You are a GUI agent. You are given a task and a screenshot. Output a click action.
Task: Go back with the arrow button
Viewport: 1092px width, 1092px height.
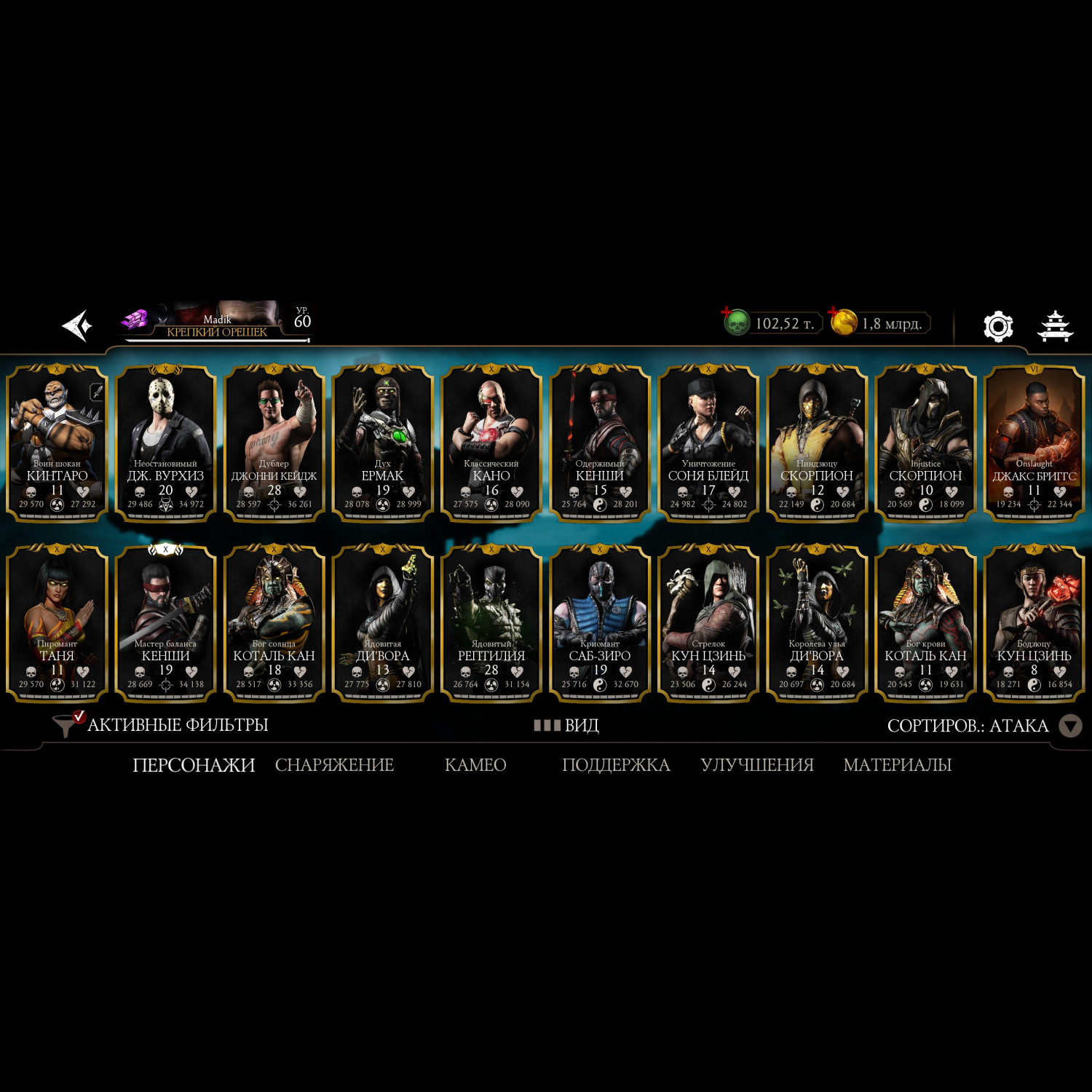pyautogui.click(x=78, y=325)
